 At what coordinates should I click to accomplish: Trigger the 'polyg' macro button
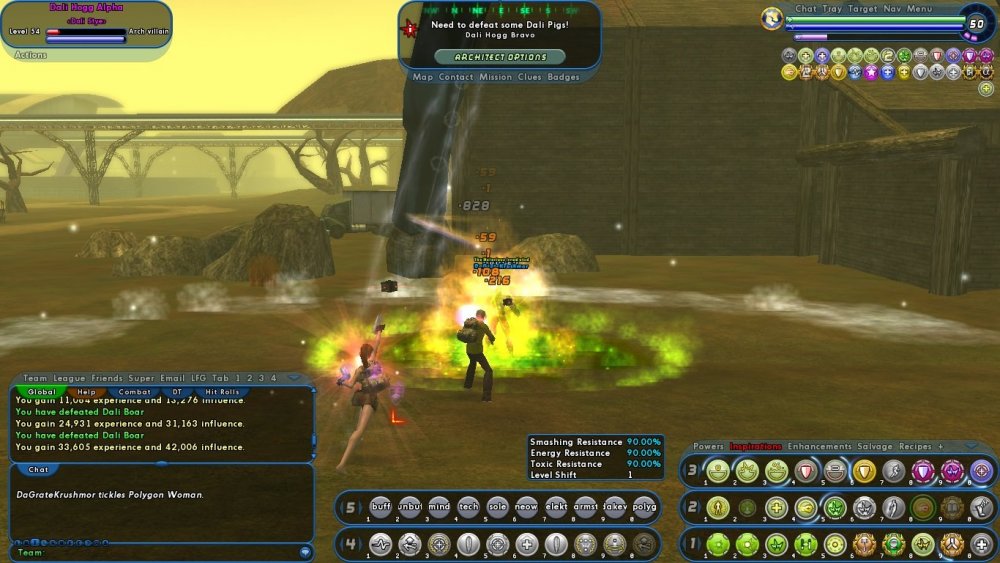pos(645,507)
